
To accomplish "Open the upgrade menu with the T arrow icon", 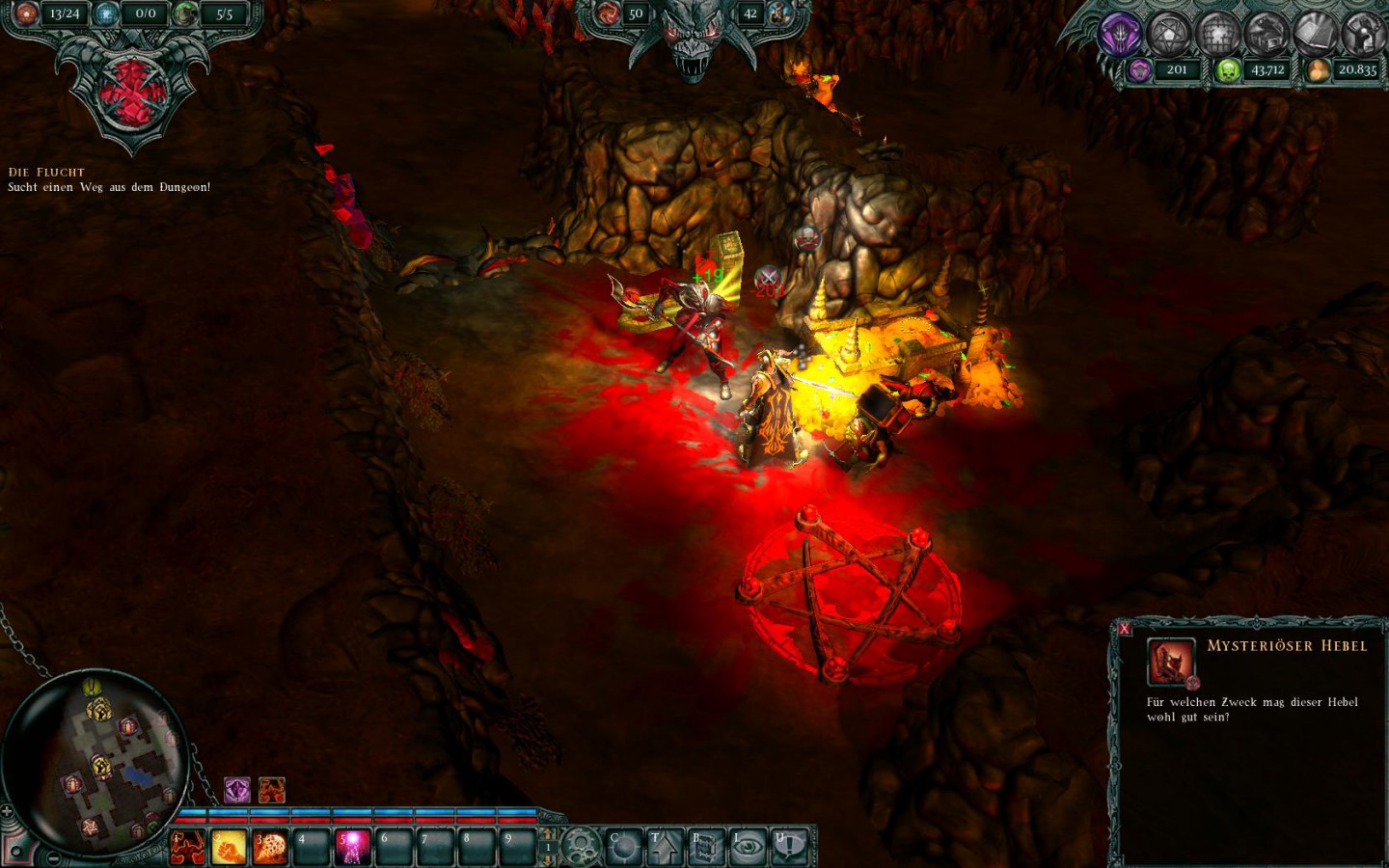I will (665, 844).
